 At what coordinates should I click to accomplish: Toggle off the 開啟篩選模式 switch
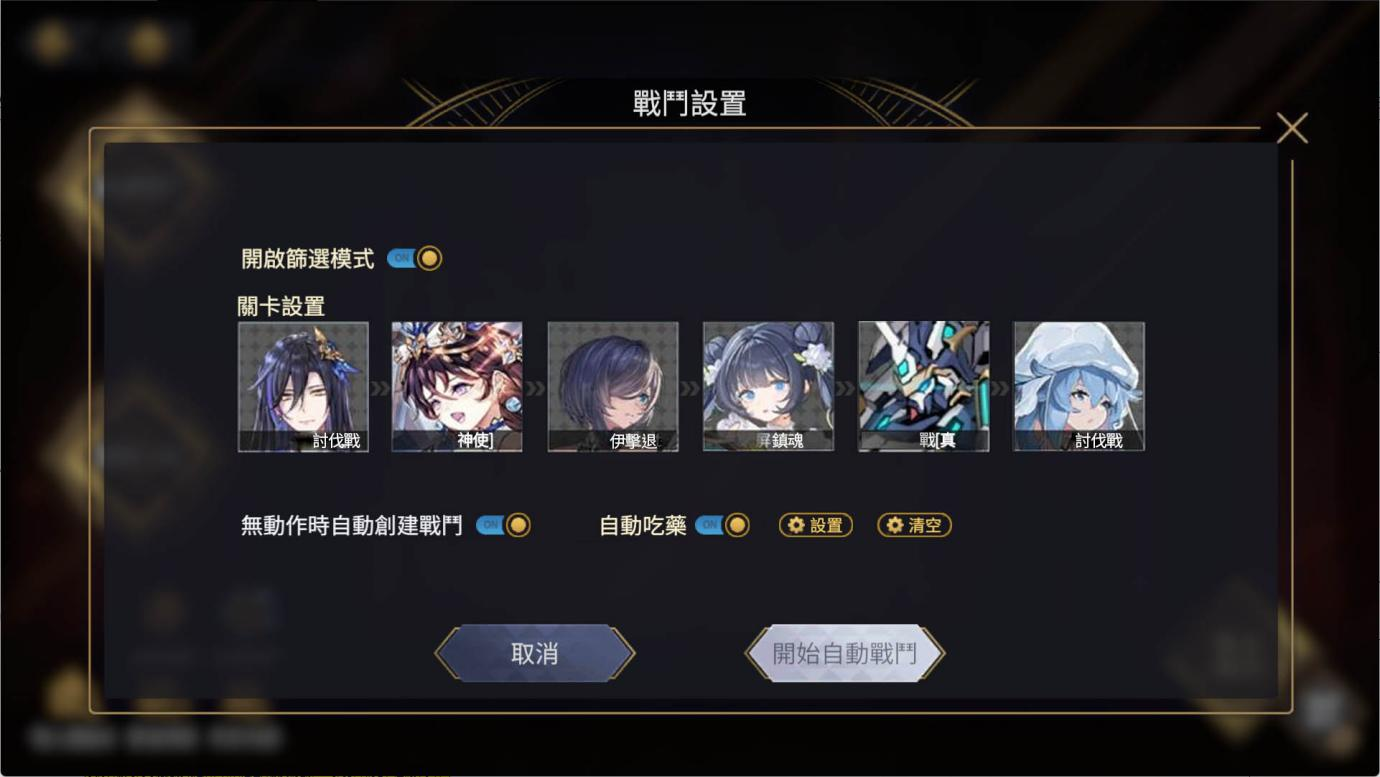coord(413,257)
